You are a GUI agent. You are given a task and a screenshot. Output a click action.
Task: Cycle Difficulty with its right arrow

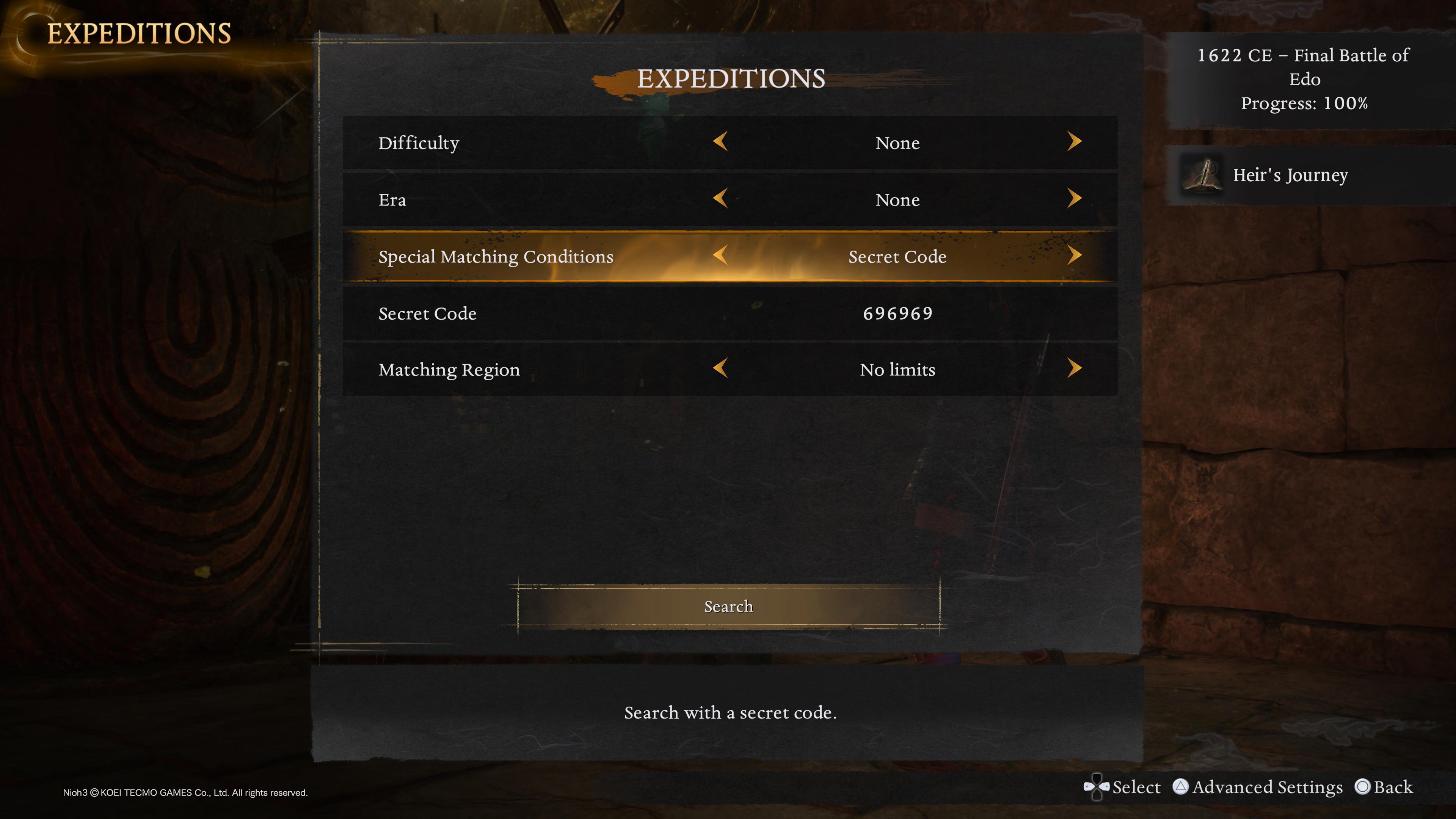(x=1074, y=141)
